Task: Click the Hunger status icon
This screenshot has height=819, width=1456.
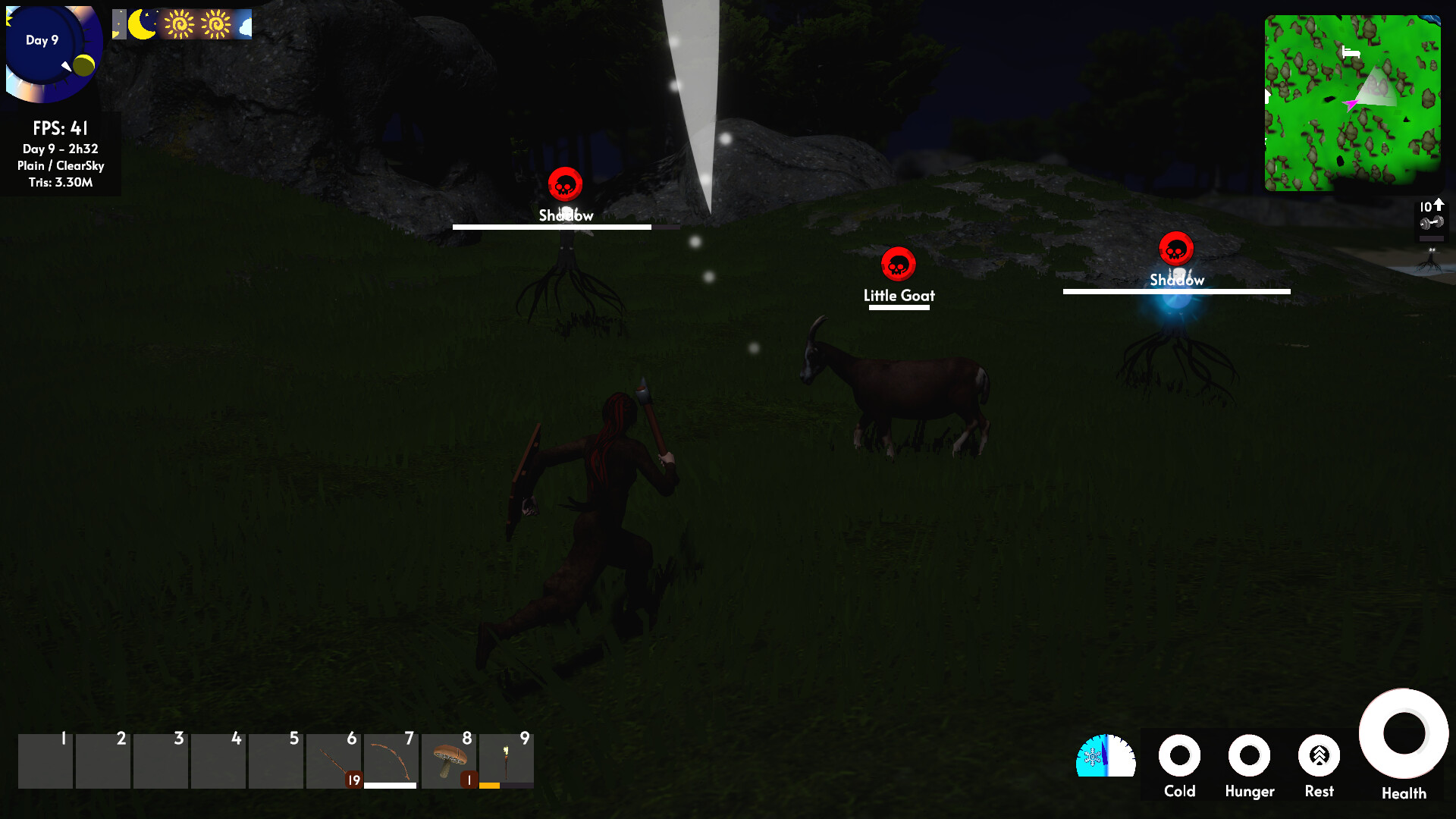Action: click(1250, 756)
